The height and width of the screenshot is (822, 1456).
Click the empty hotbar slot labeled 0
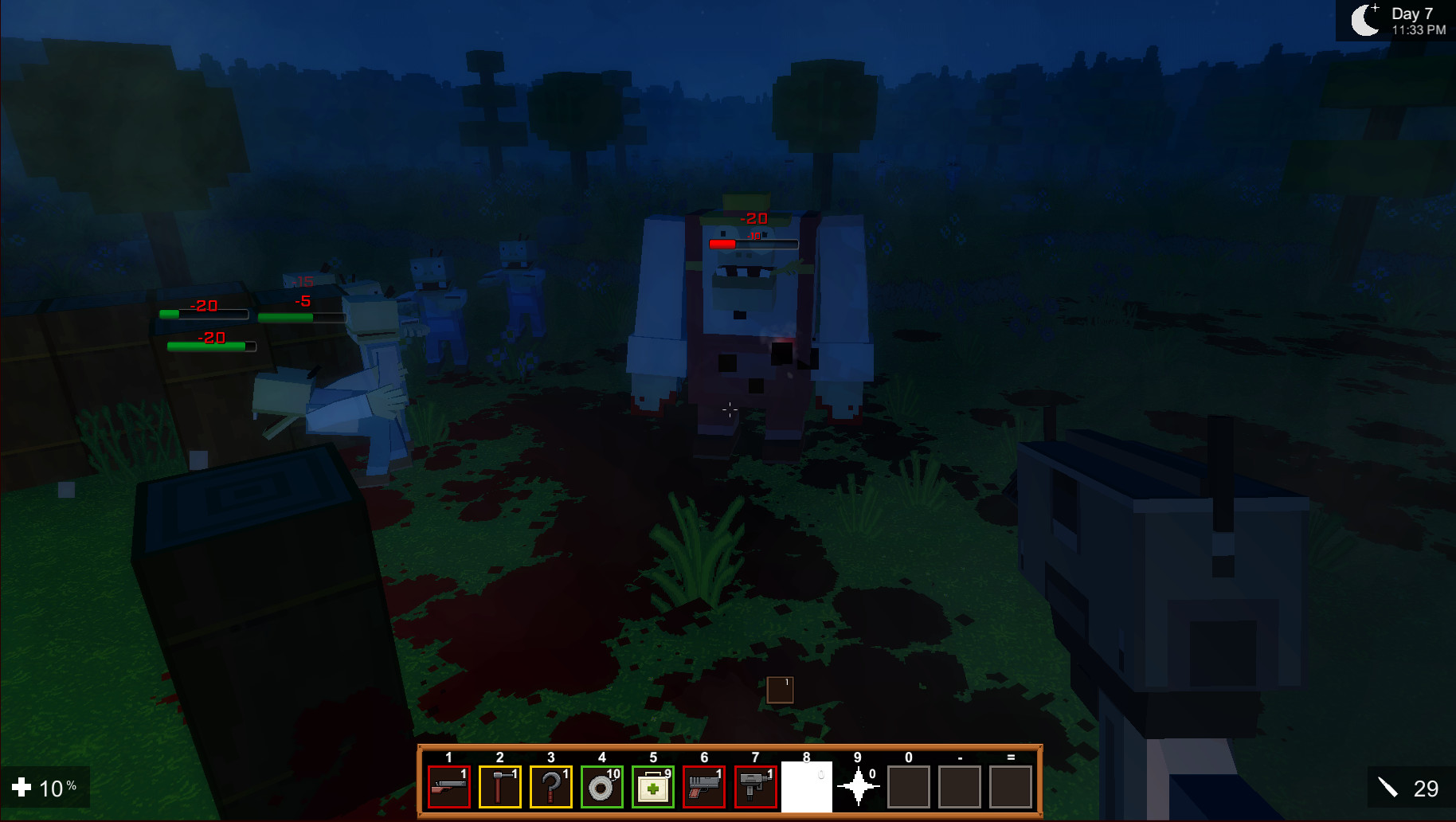[x=909, y=787]
